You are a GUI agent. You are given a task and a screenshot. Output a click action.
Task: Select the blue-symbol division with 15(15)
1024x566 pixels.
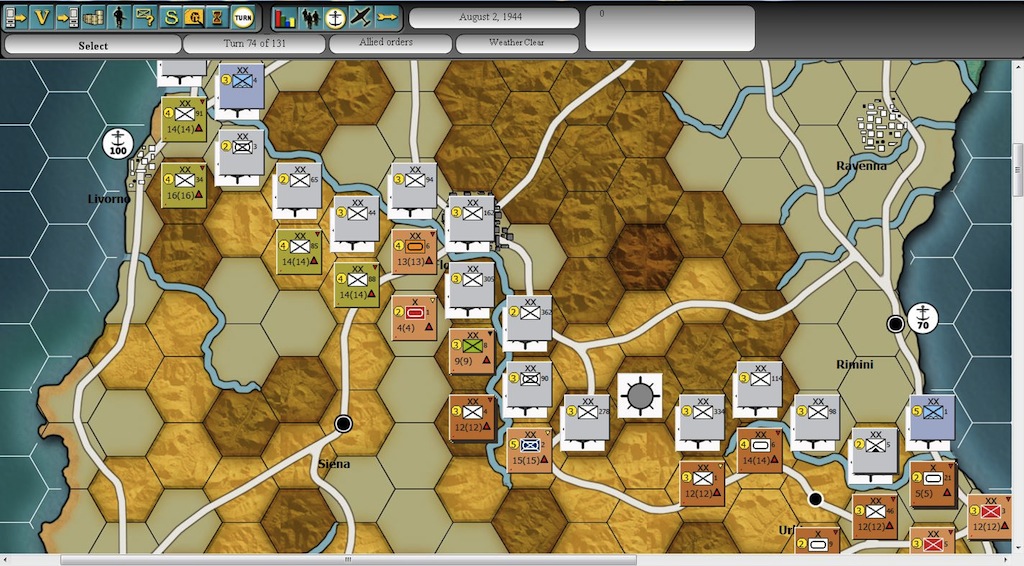[x=530, y=450]
